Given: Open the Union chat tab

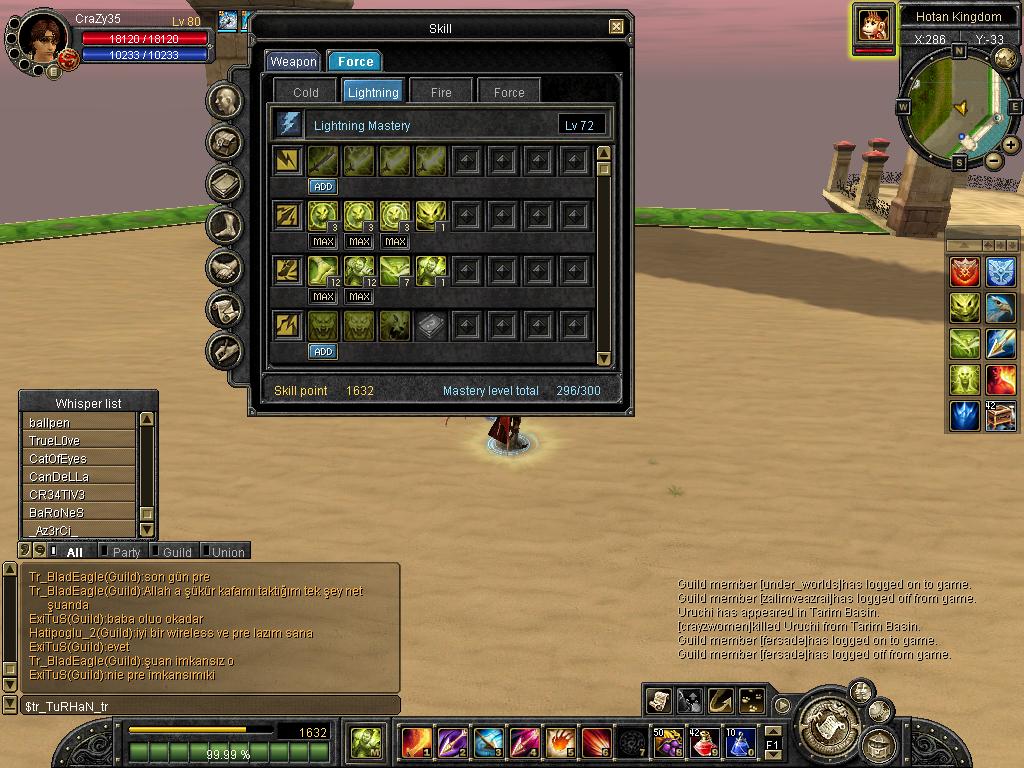Looking at the screenshot, I should (x=228, y=552).
